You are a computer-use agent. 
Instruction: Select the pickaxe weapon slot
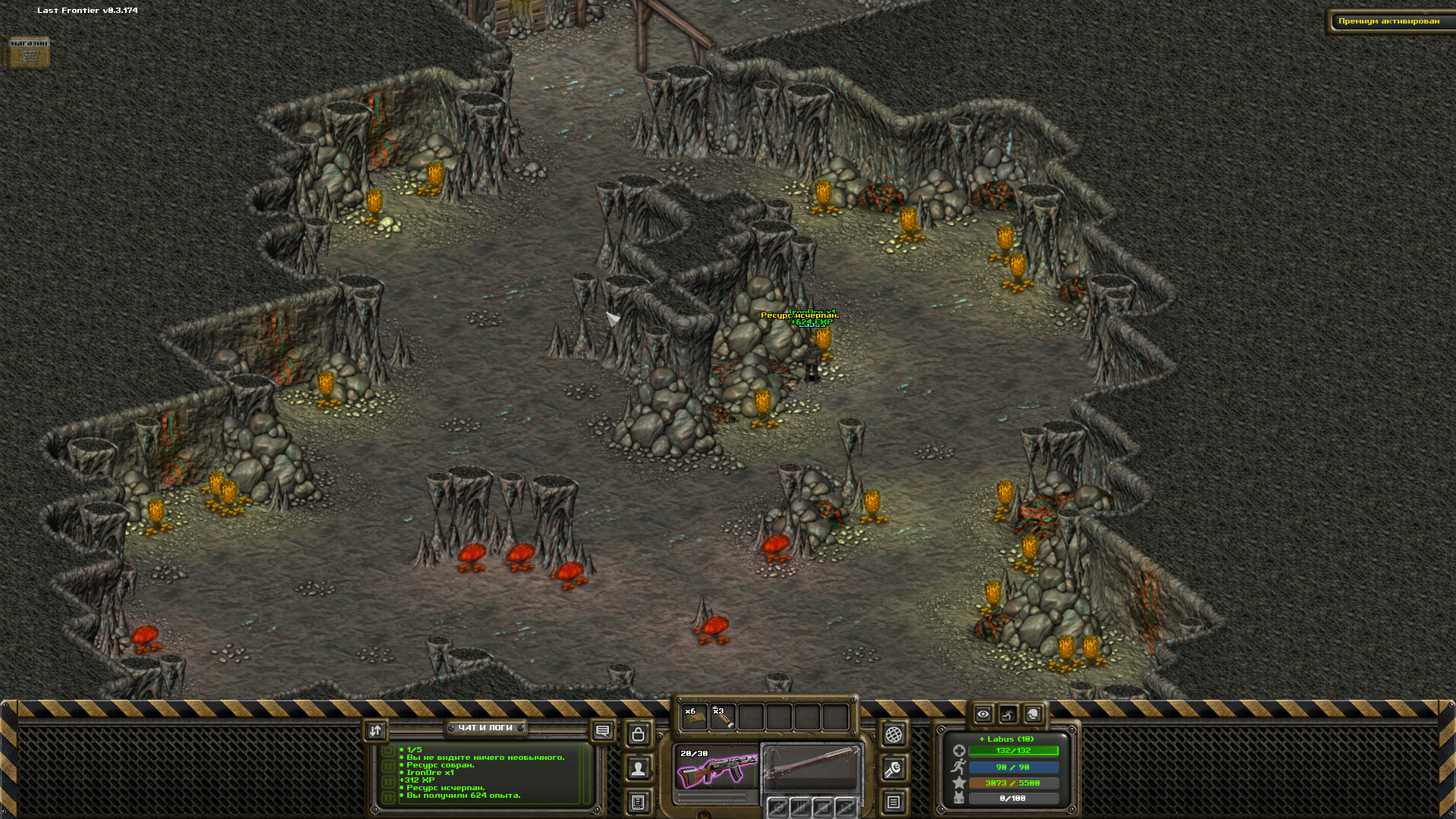[x=811, y=767]
